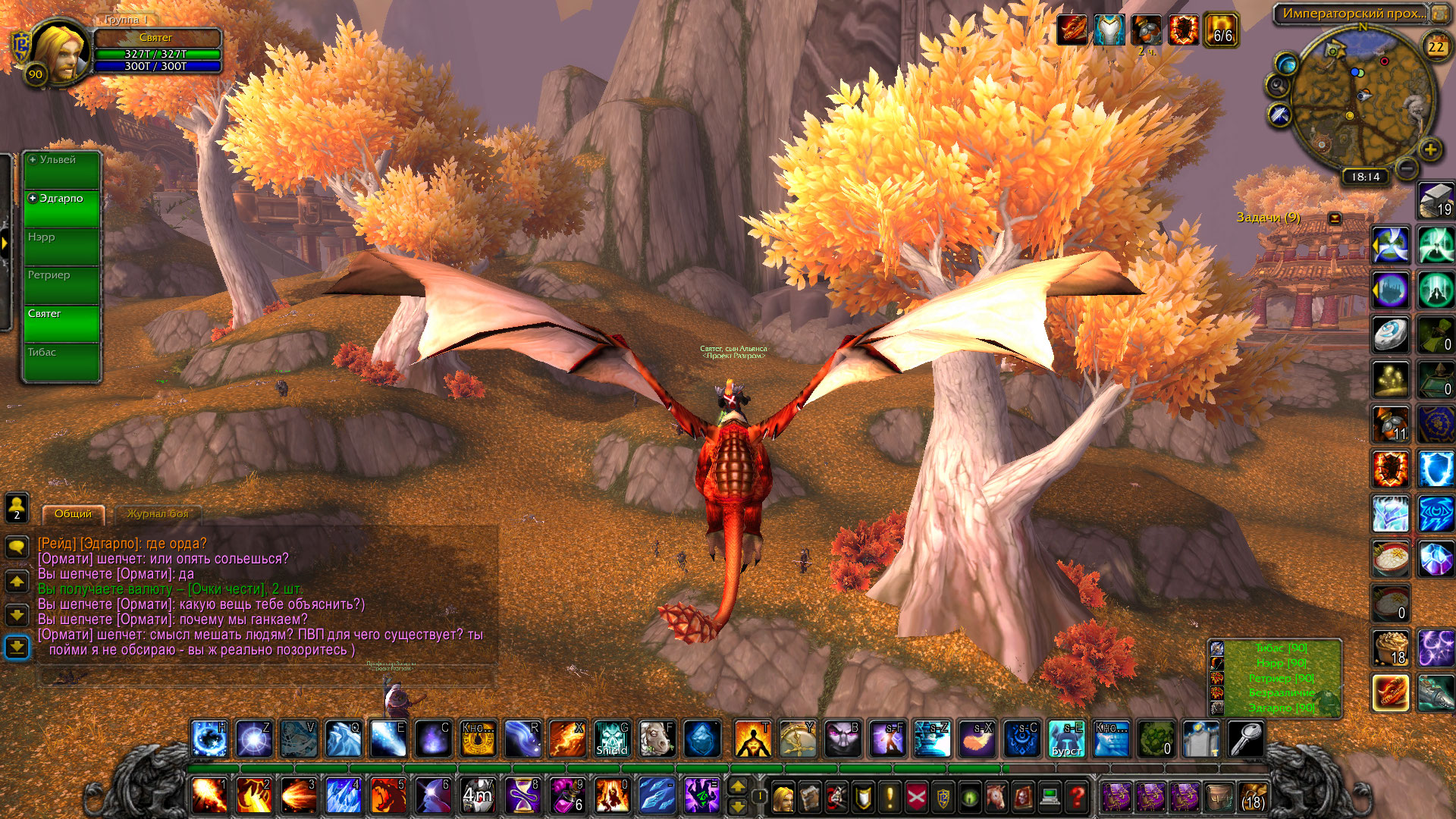Viewport: 1456px width, 819px height.
Task: Zoom in the minimap with the plus button
Action: point(1430,149)
